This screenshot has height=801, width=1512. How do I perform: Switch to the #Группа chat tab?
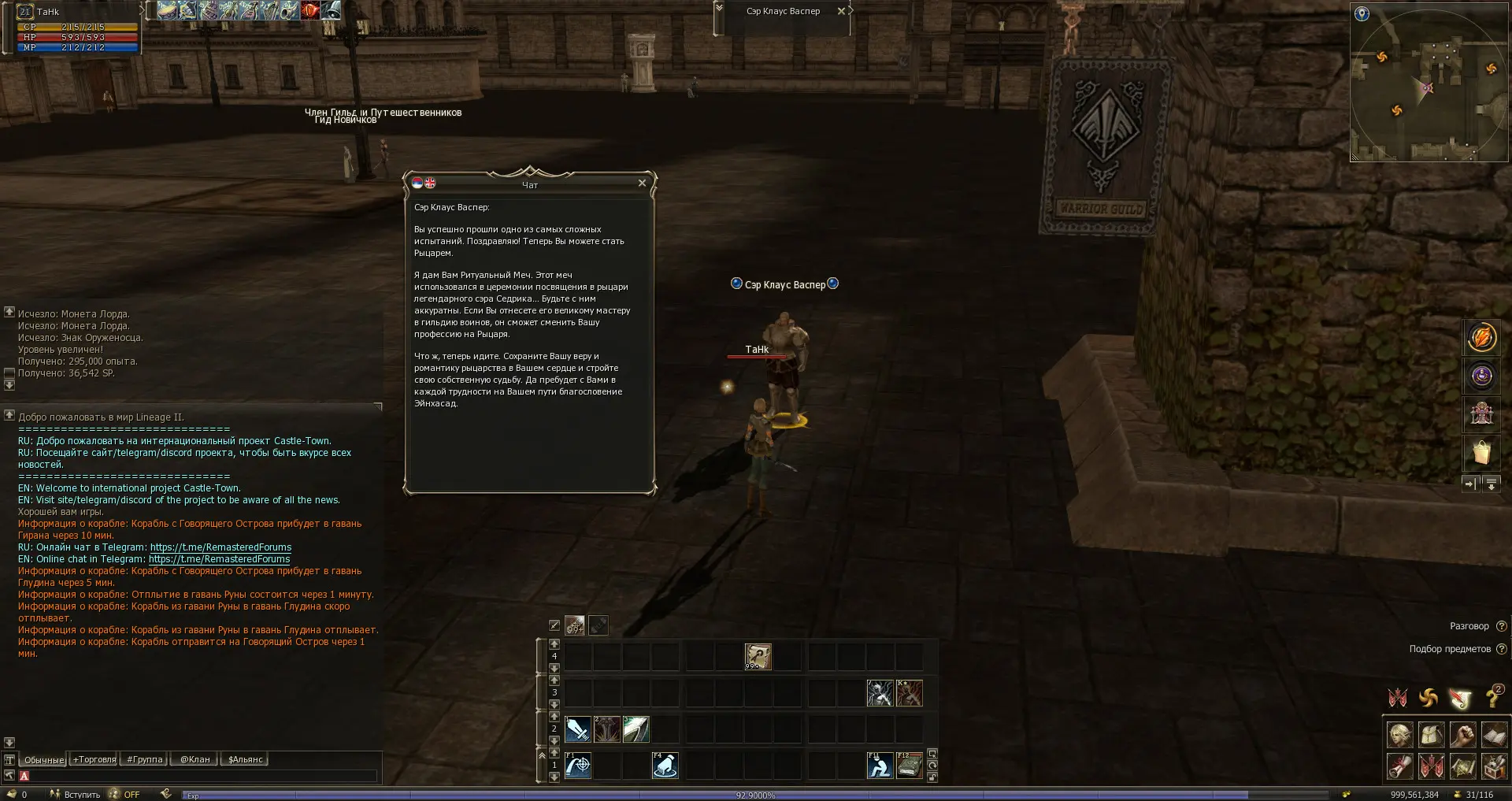pyautogui.click(x=145, y=759)
